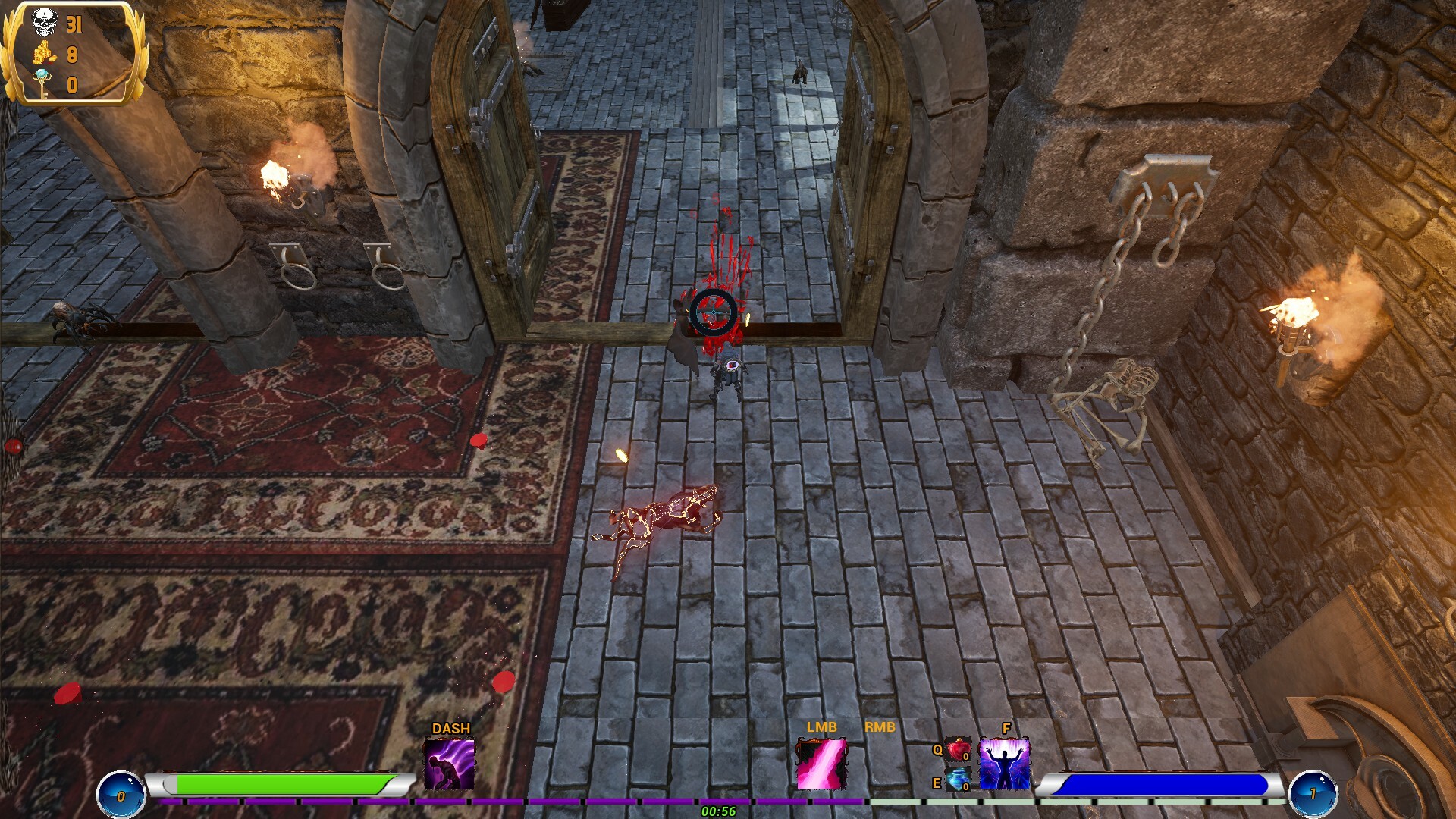Click the LMB keybind label

pos(821,726)
